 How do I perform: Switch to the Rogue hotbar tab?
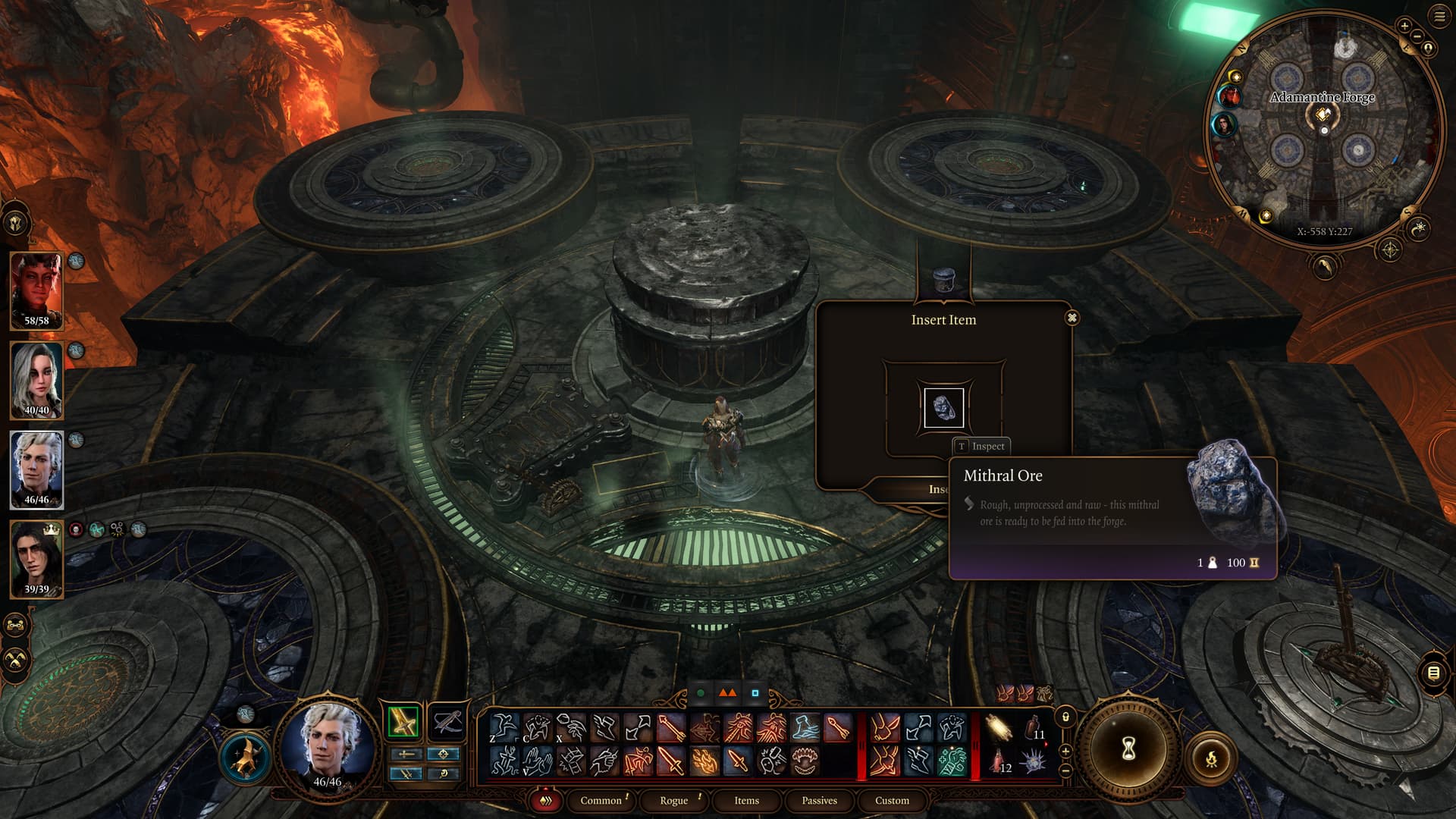673,800
